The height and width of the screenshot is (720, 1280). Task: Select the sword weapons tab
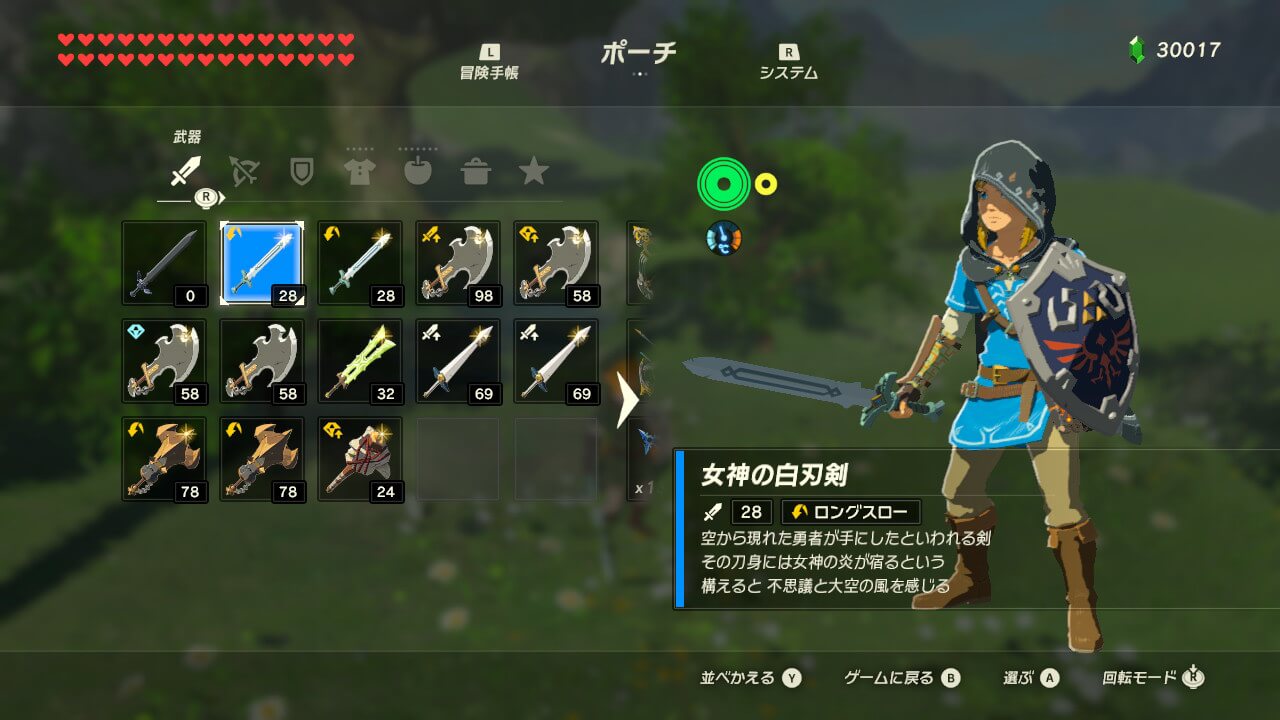(x=185, y=172)
